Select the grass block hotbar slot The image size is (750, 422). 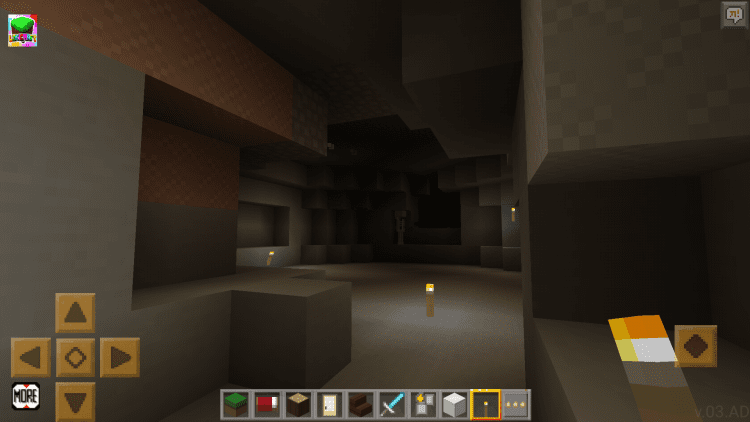click(x=237, y=404)
